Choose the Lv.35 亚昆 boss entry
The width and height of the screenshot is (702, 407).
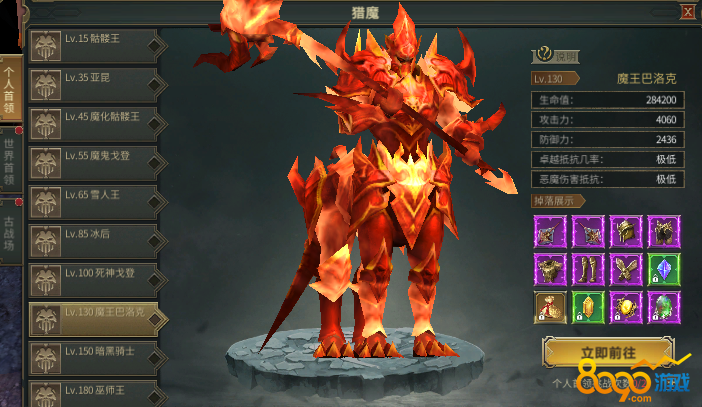point(93,84)
